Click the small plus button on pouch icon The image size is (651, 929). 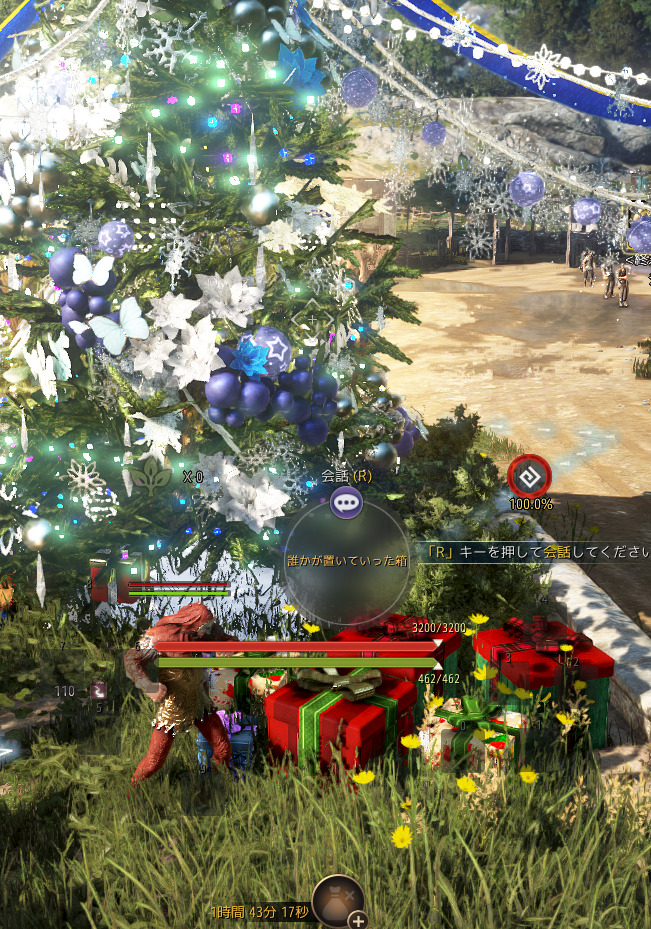357,919
